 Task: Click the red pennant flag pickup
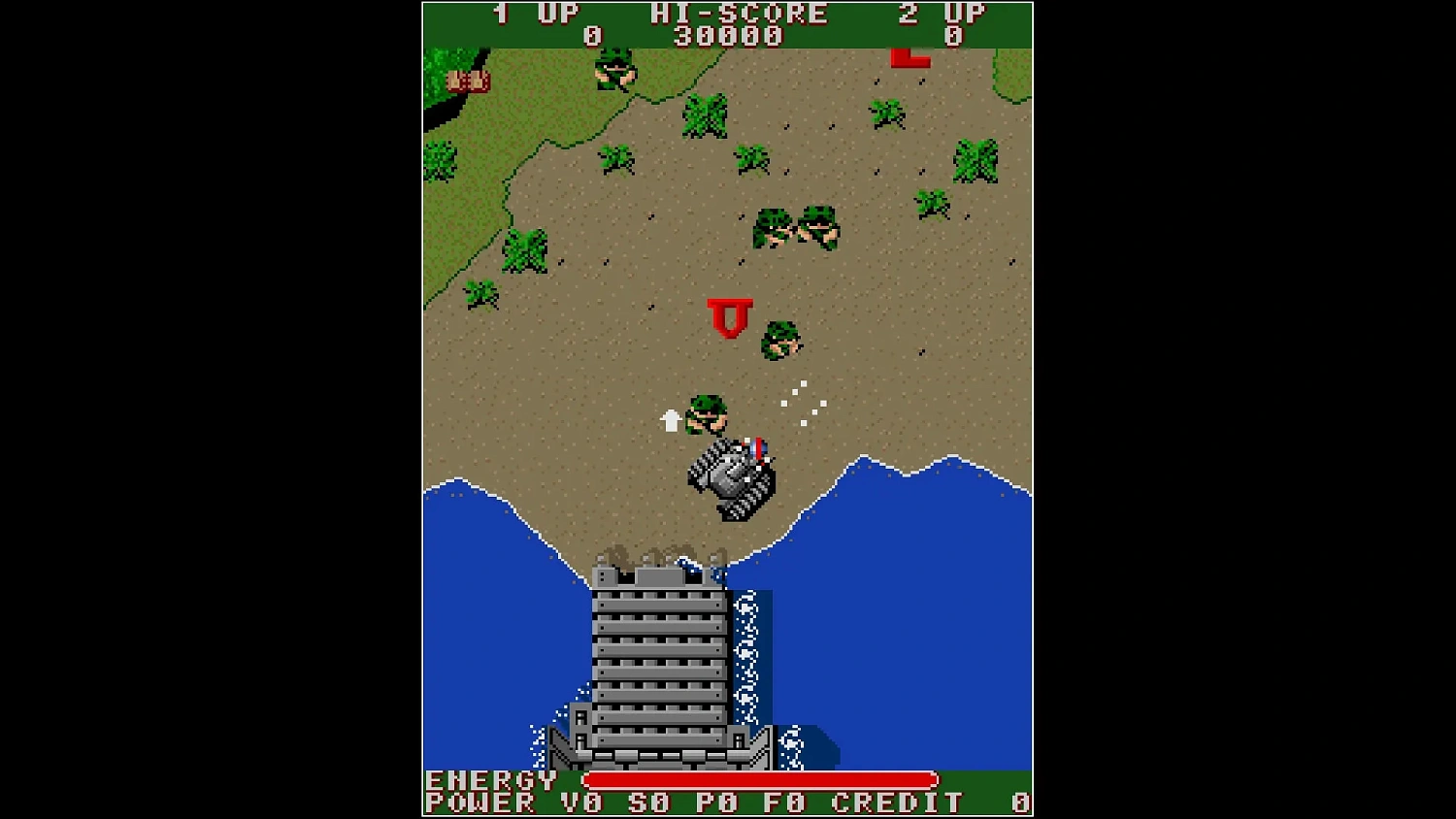pyautogui.click(x=729, y=318)
